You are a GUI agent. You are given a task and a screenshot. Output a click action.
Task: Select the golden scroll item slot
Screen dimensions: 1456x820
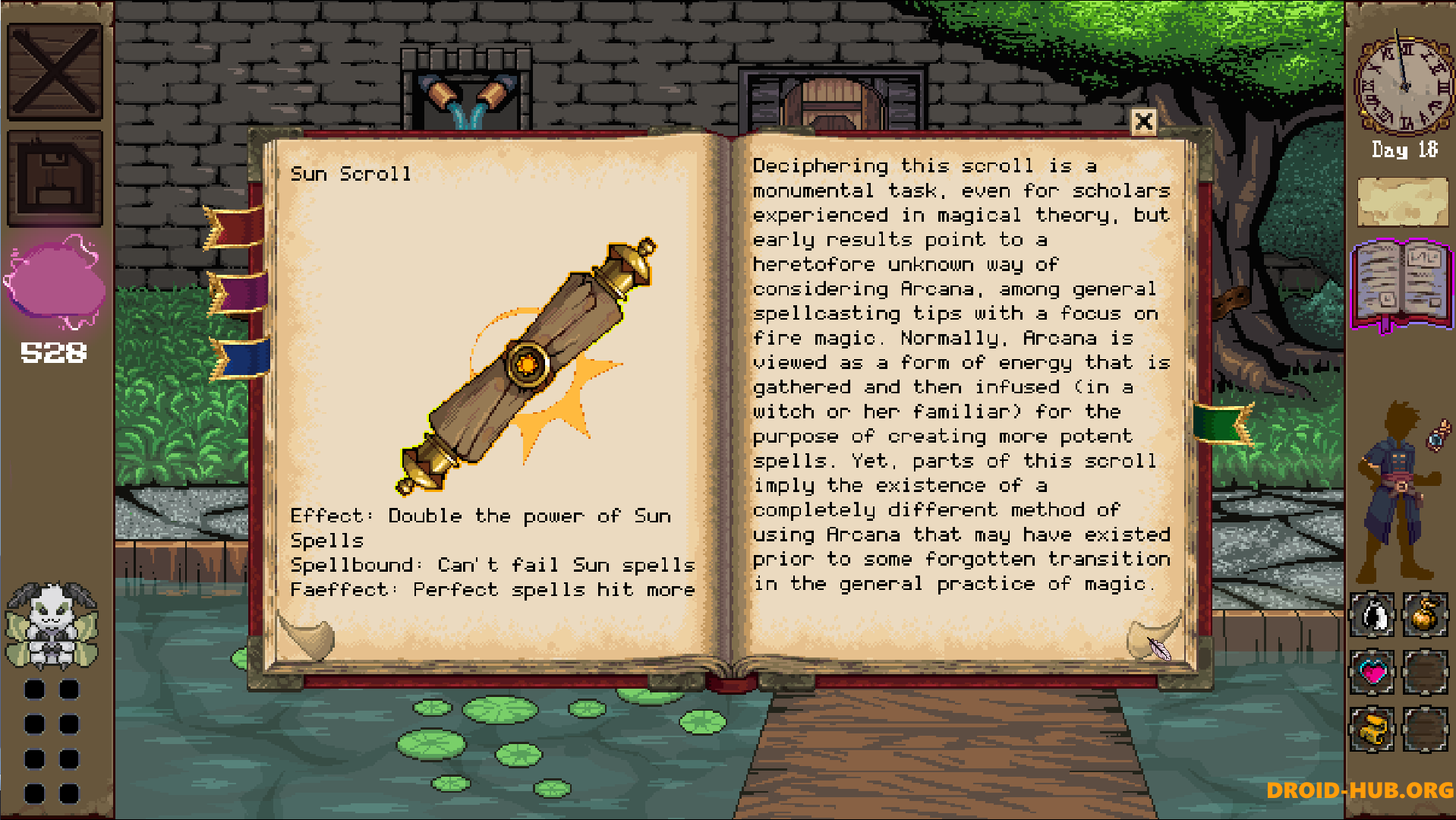[1372, 729]
